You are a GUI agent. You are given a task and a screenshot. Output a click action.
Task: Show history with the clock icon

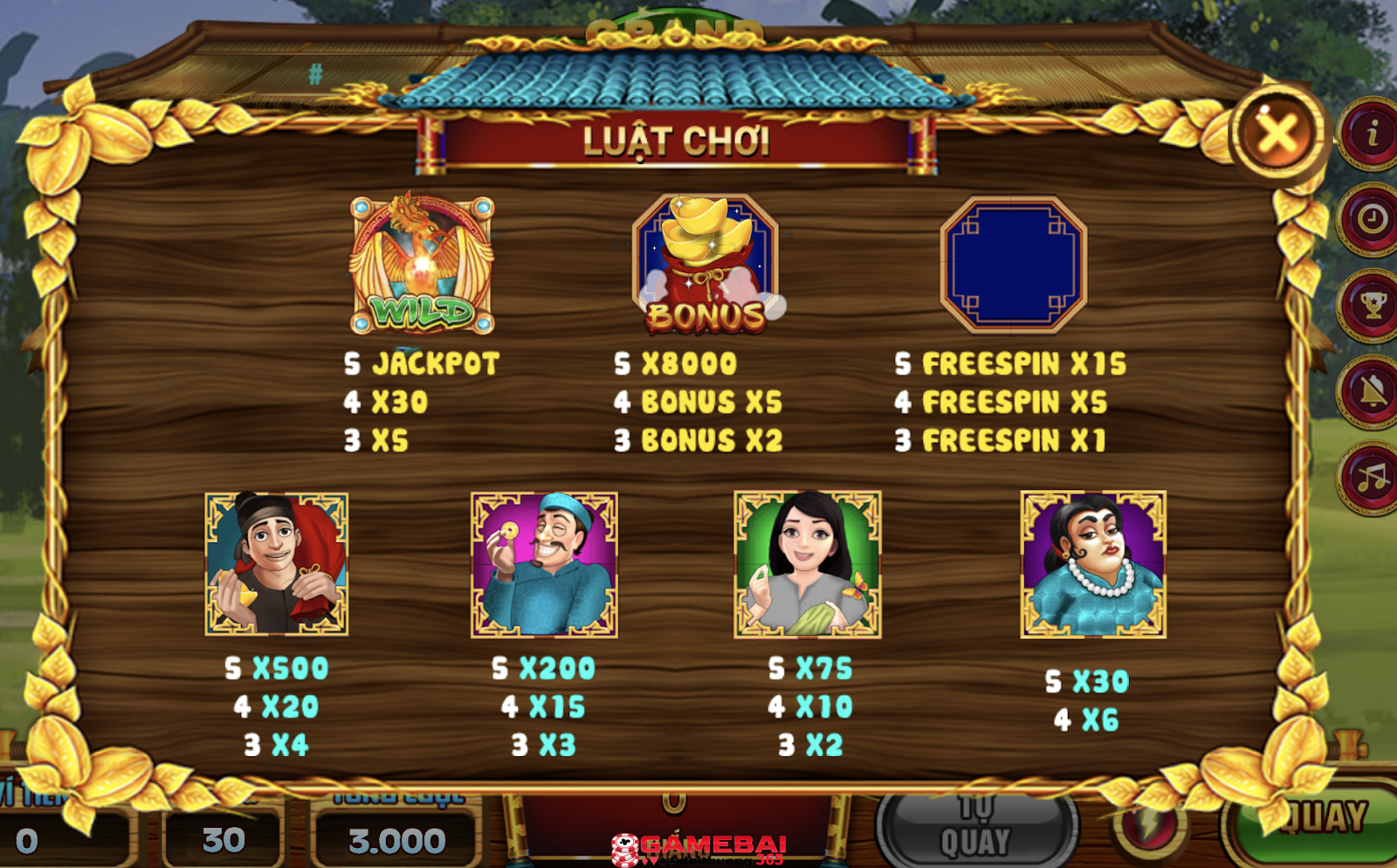[x=1371, y=219]
